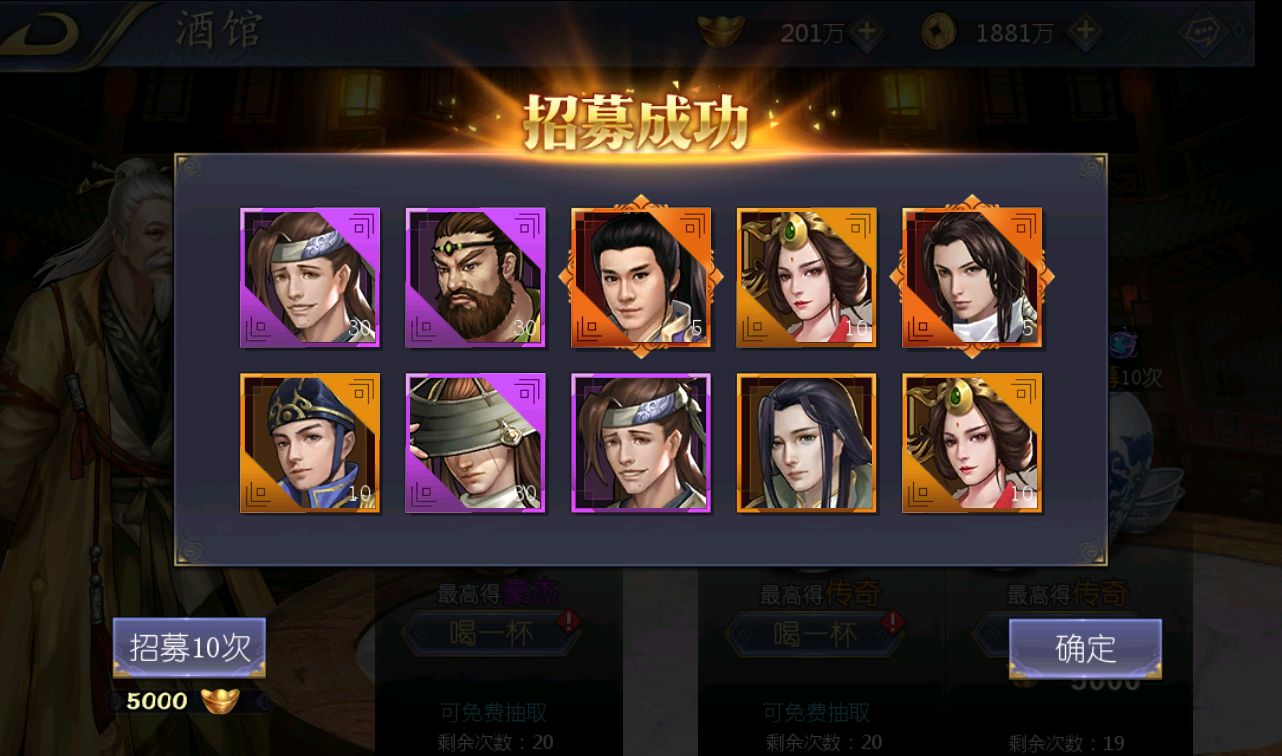Click the glowing spirit icon near 募10次
This screenshot has width=1282, height=756.
pos(1125,345)
